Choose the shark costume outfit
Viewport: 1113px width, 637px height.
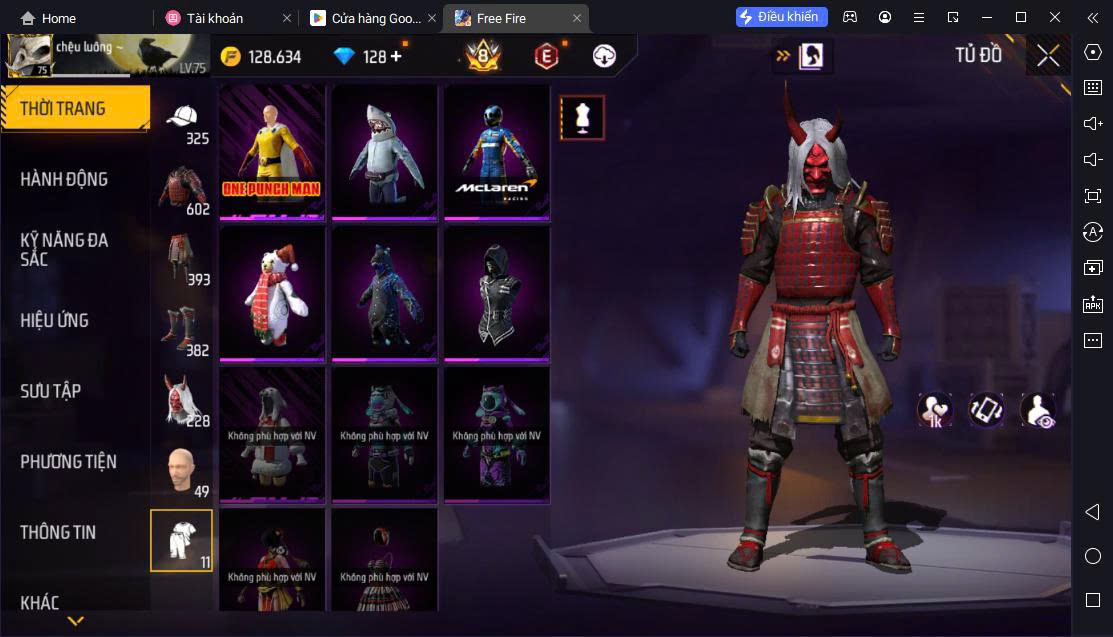pos(385,151)
